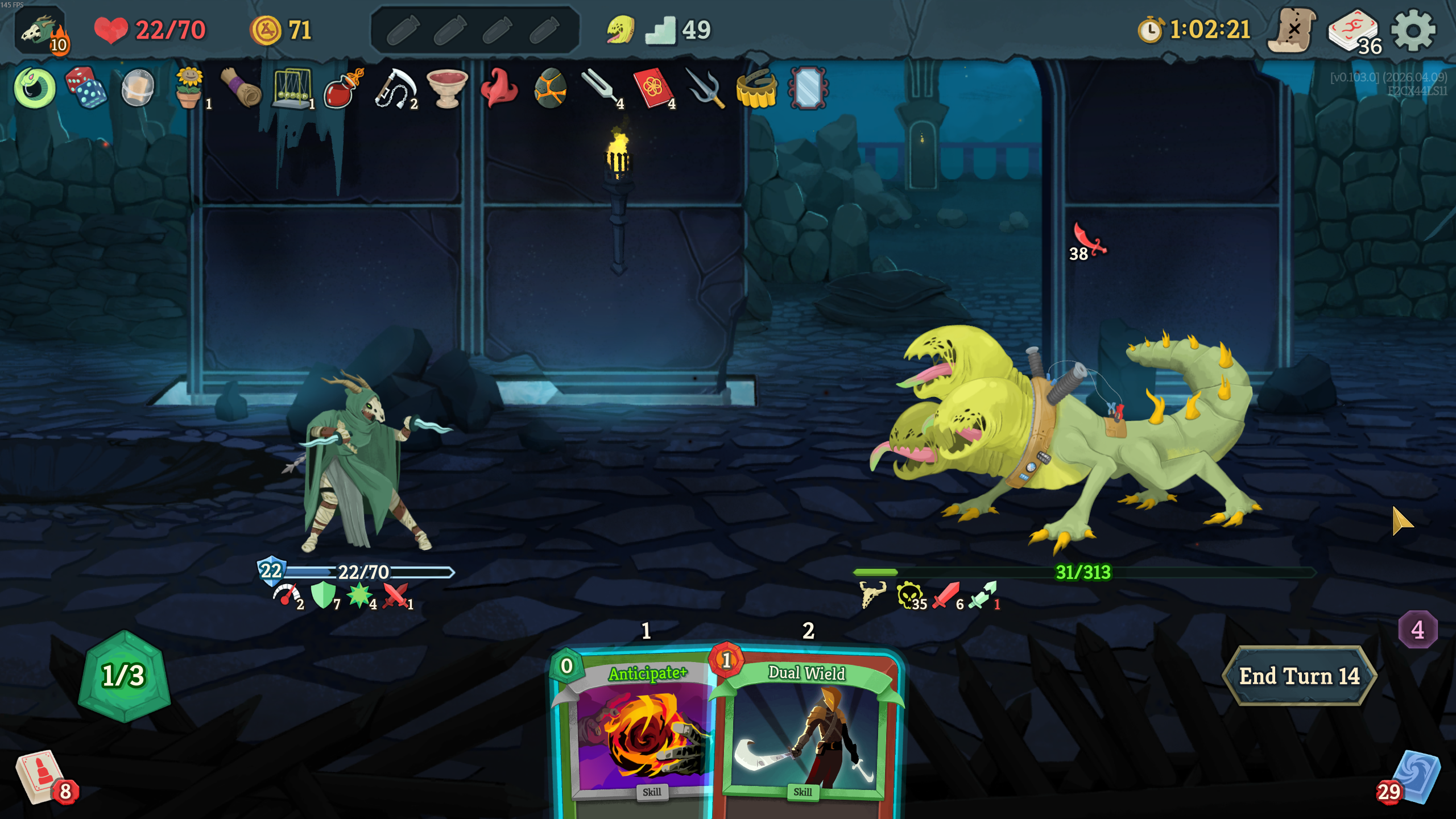View the full deck of 36 cards
This screenshot has width=1456, height=819.
point(1352,32)
